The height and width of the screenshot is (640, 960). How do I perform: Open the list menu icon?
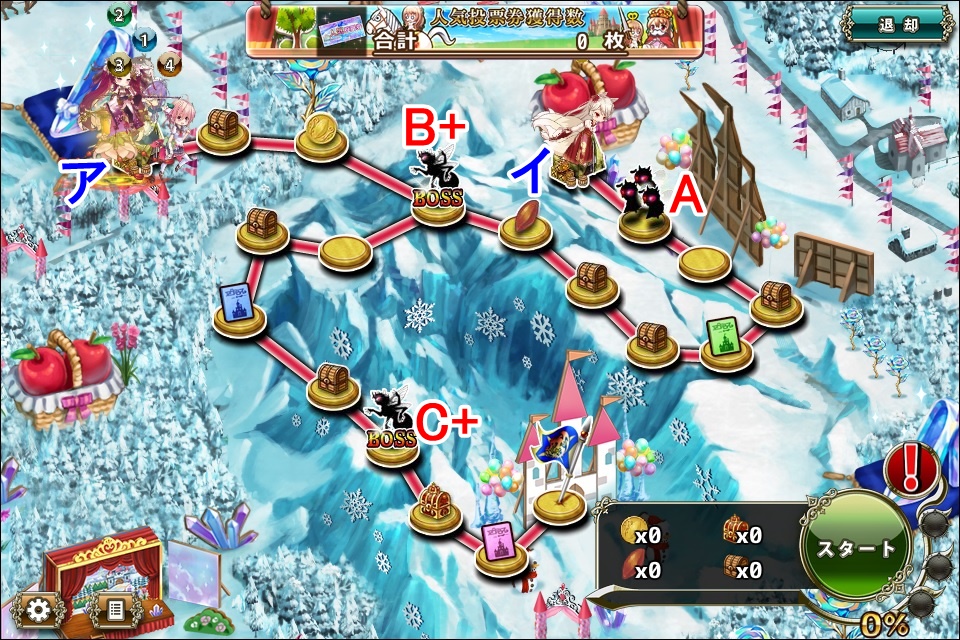[114, 608]
